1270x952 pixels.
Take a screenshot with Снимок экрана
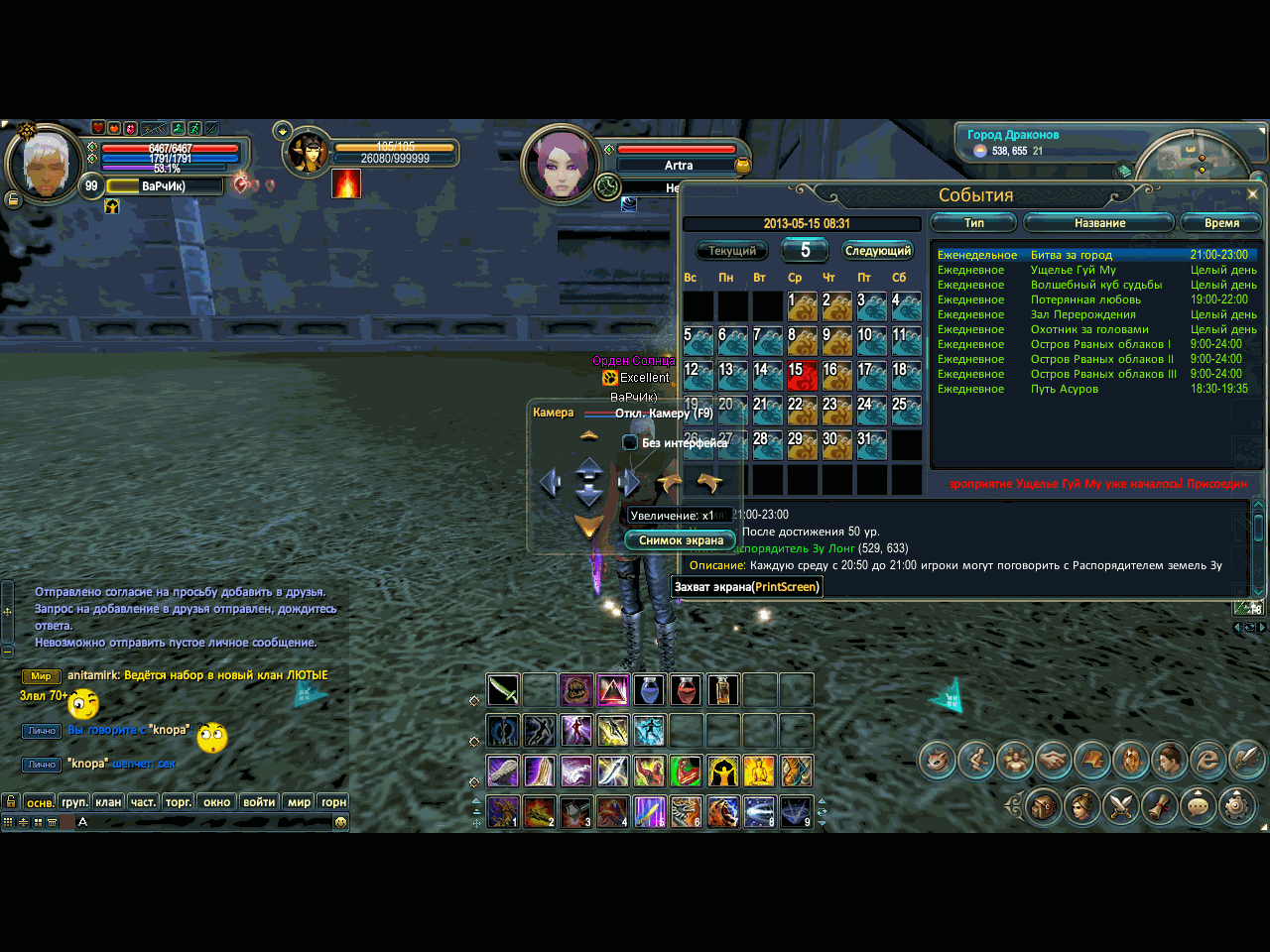[681, 540]
